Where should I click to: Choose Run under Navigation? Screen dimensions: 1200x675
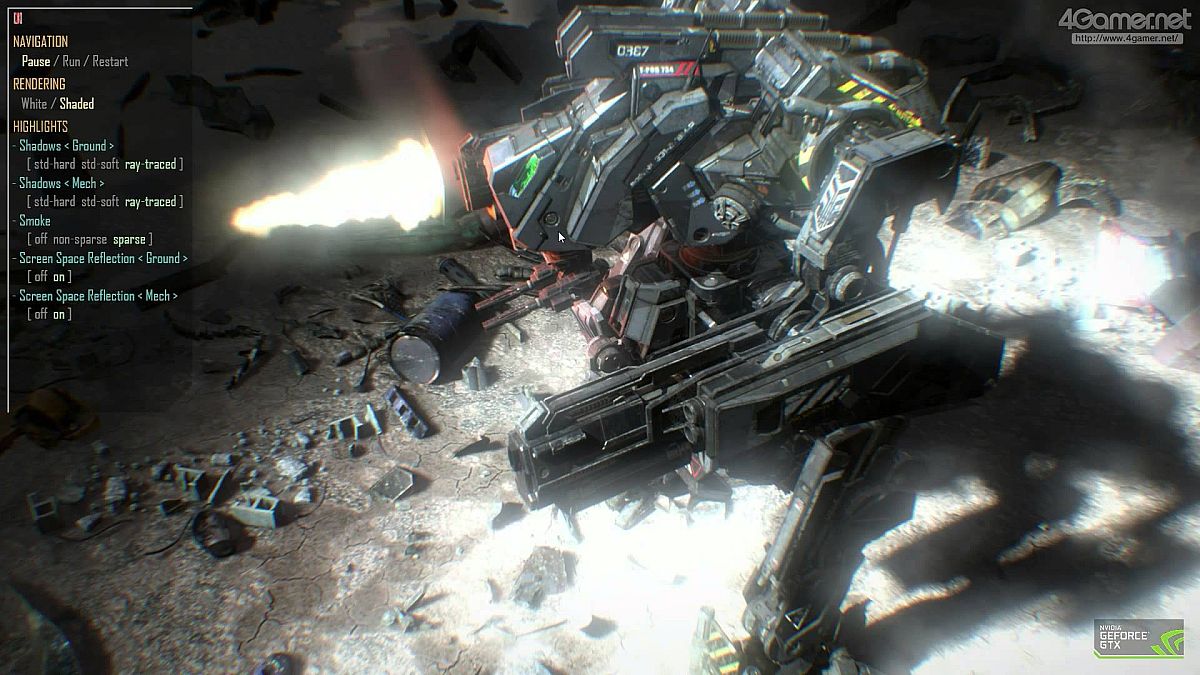71,61
